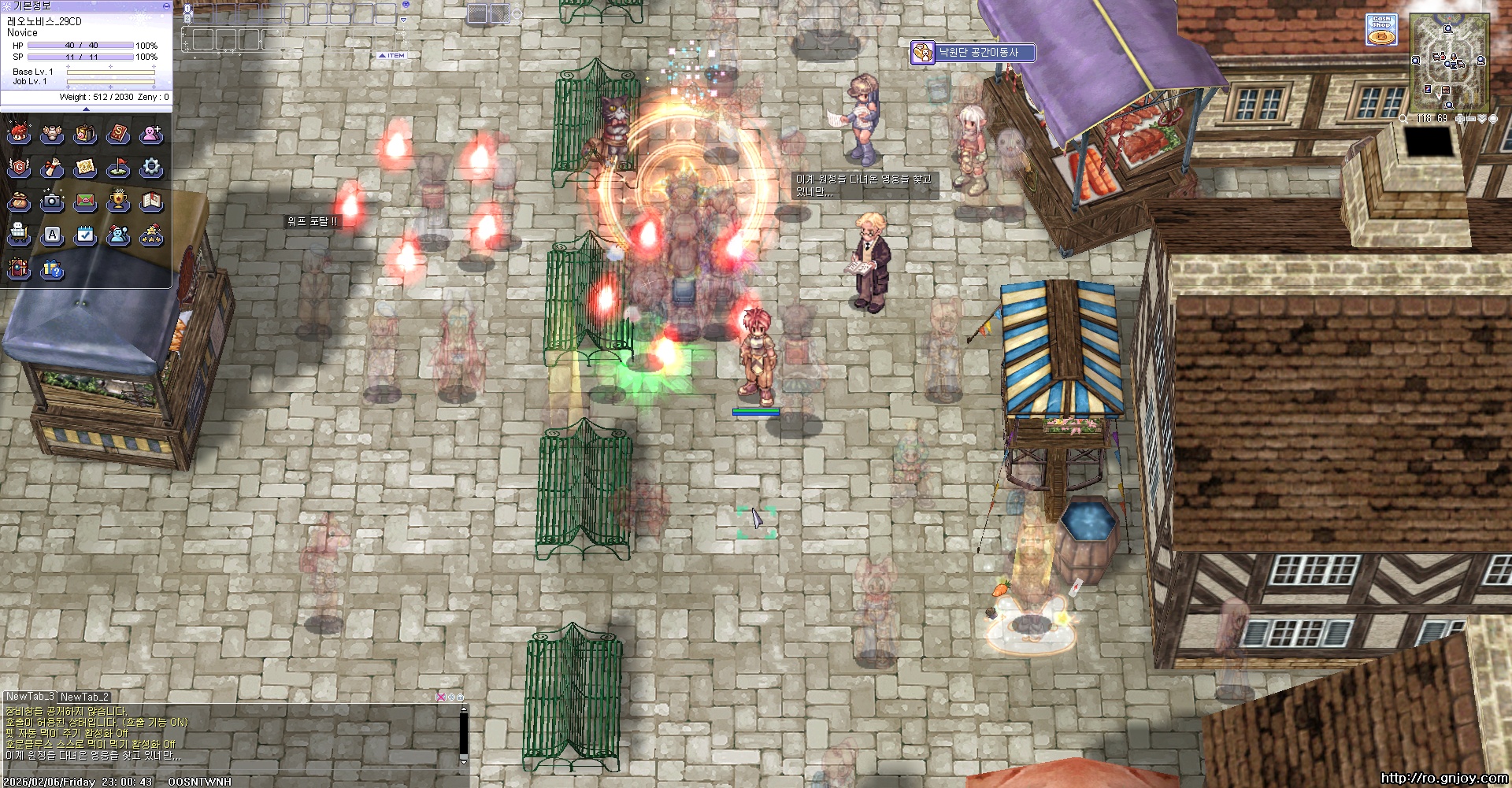This screenshot has height=788, width=1512.
Task: Open the open book journal icon
Action: point(151,202)
